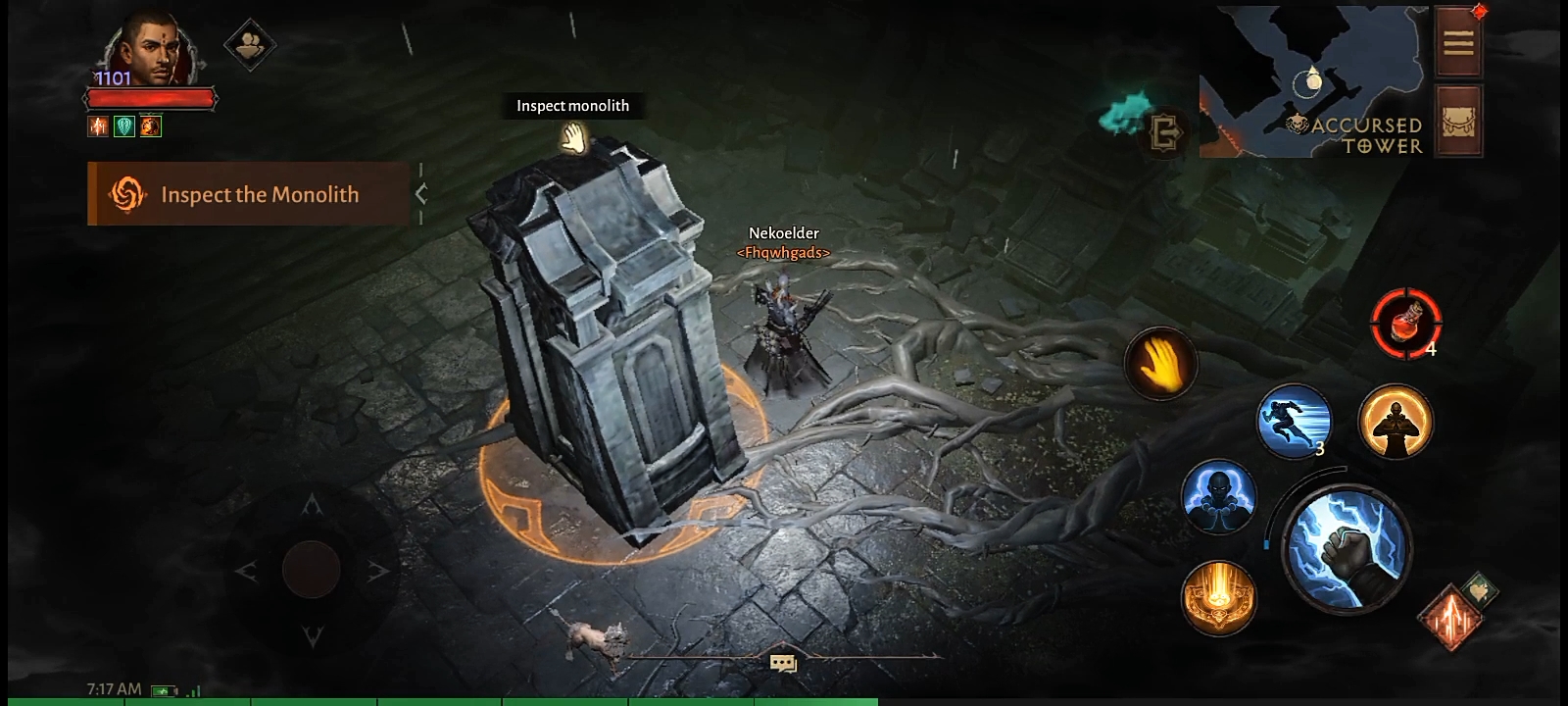Open the inventory bag button
The height and width of the screenshot is (706, 1568).
pos(1458,122)
